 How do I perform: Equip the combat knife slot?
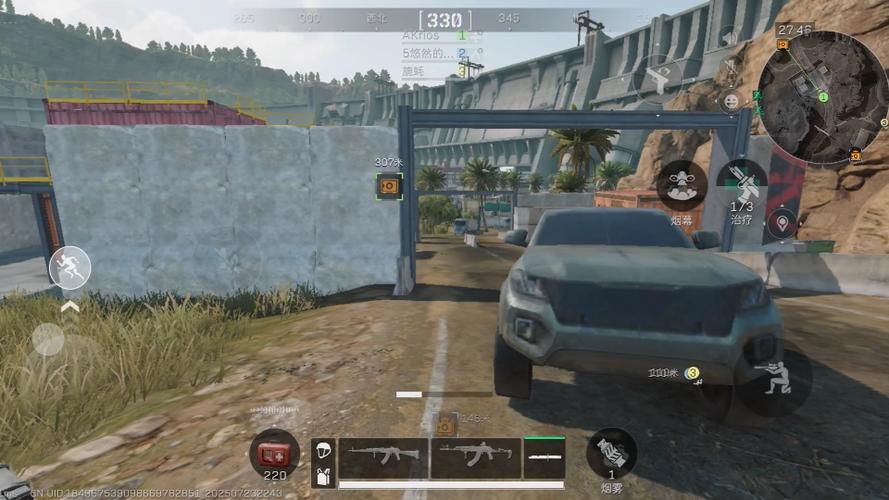point(544,458)
